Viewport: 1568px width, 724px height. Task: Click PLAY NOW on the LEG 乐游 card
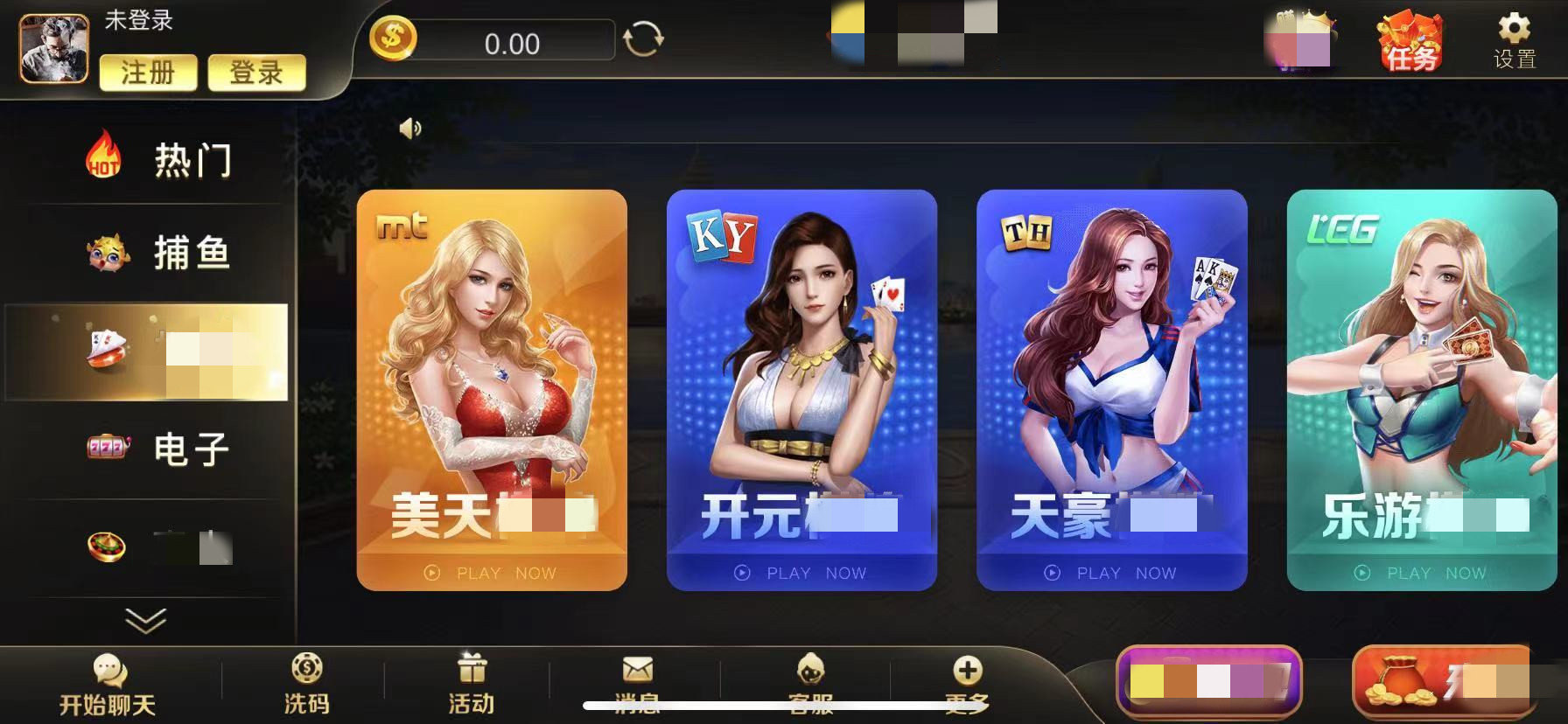(1420, 574)
